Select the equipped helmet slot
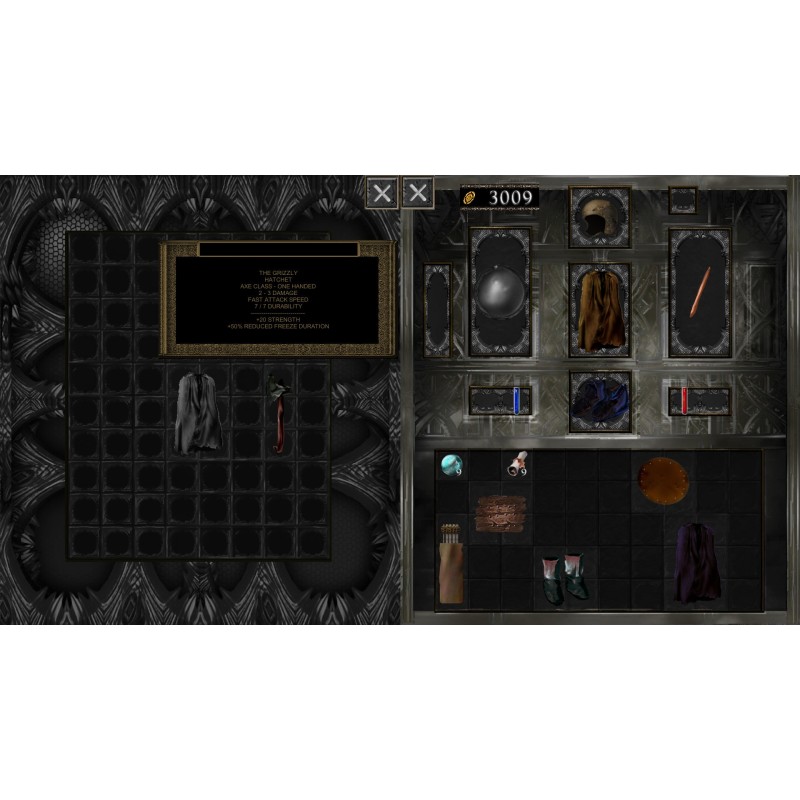This screenshot has width=800, height=800. [x=598, y=217]
